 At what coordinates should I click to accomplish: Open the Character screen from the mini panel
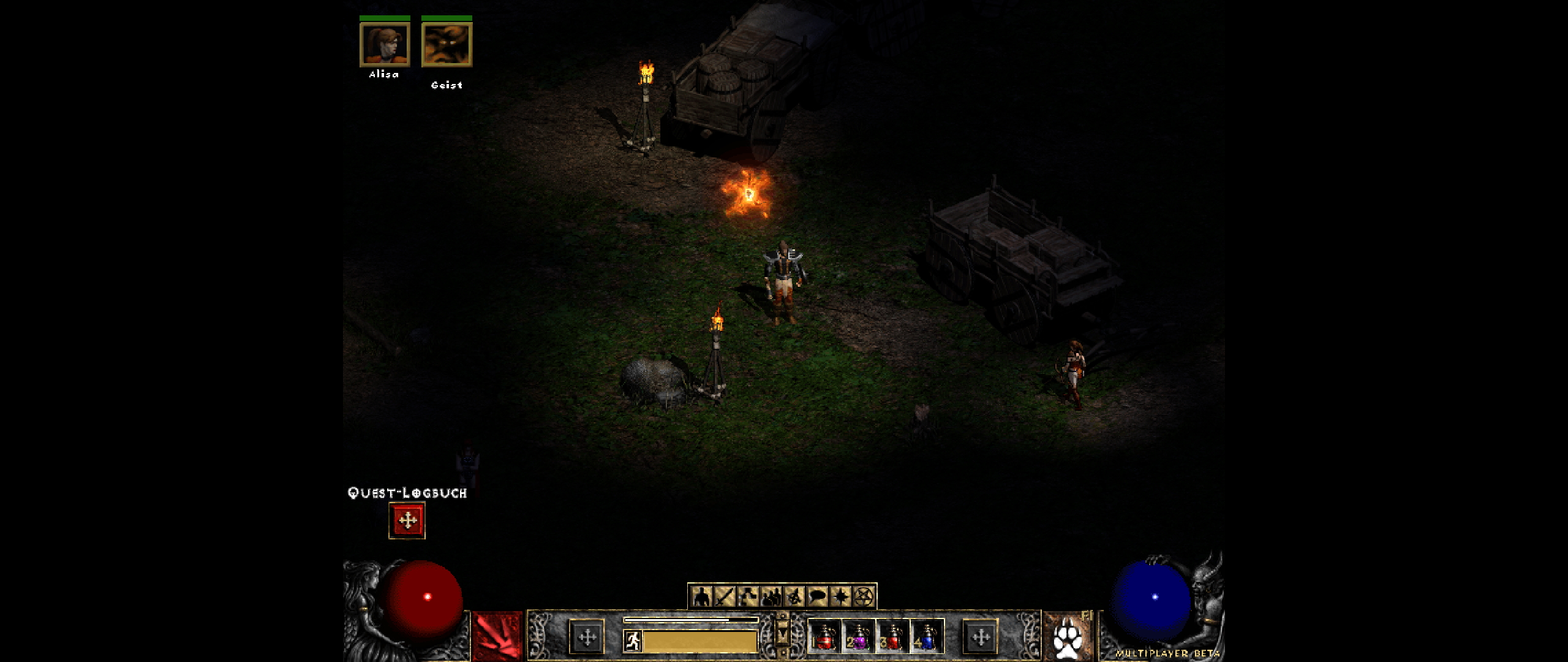(701, 597)
